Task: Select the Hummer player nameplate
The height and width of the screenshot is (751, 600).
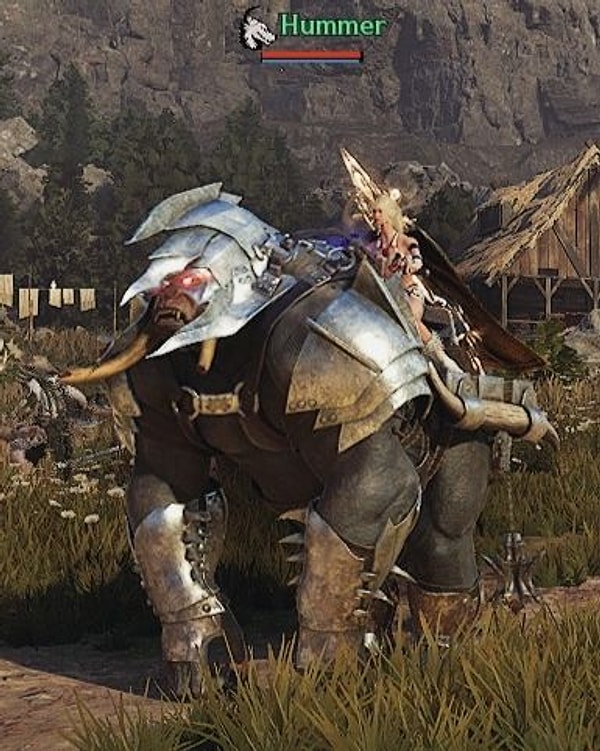Action: coord(319,24)
